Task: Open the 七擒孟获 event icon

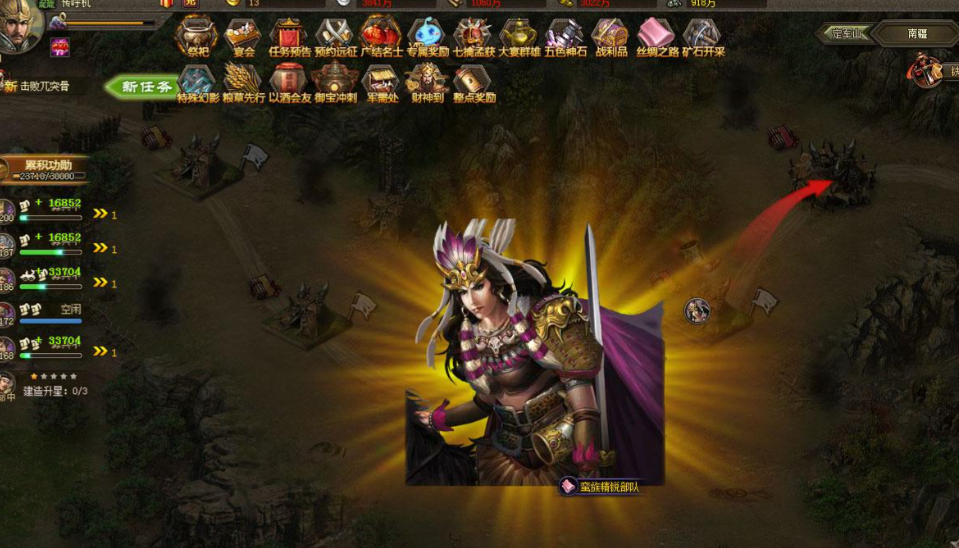Action: pyautogui.click(x=473, y=35)
